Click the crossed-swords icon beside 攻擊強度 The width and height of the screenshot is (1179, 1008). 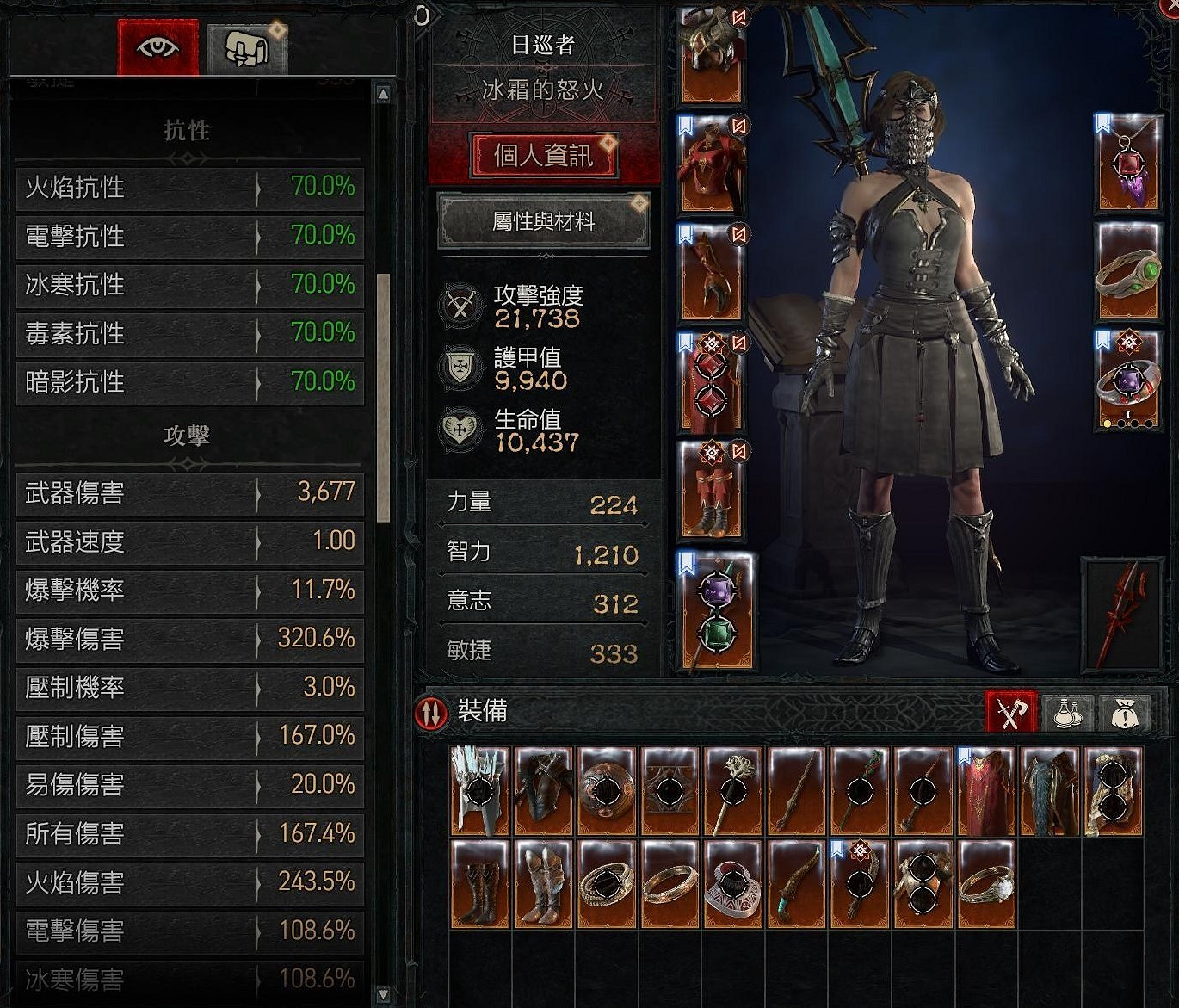pyautogui.click(x=460, y=306)
